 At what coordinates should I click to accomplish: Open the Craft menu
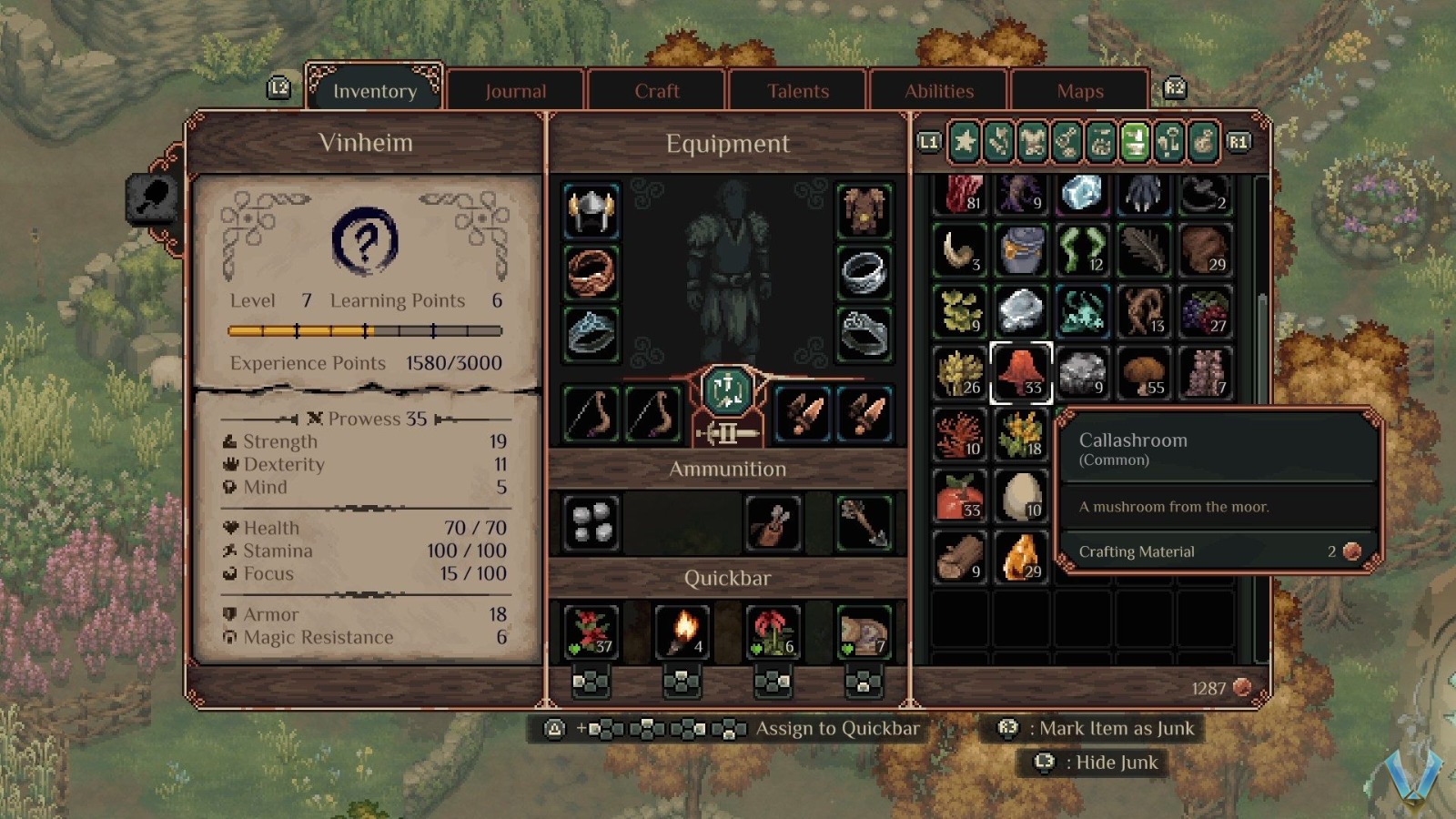657,90
